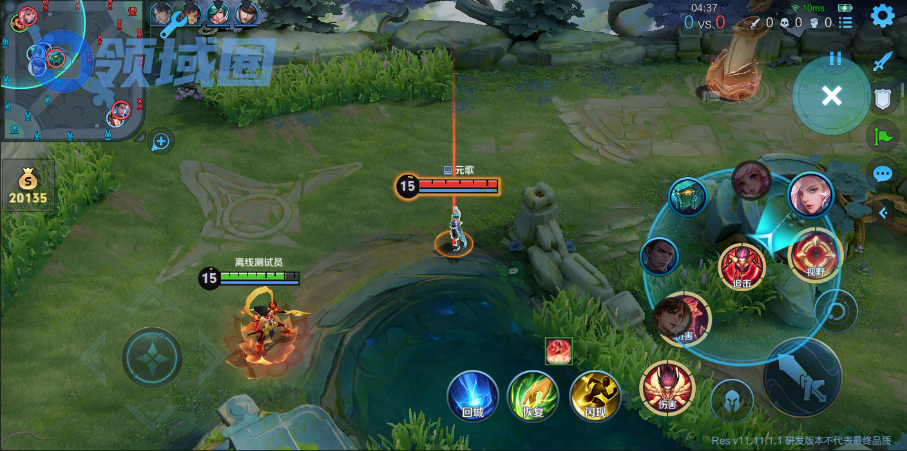Target the green armored hero portrait
Viewport: 907px width, 451px height.
(688, 197)
